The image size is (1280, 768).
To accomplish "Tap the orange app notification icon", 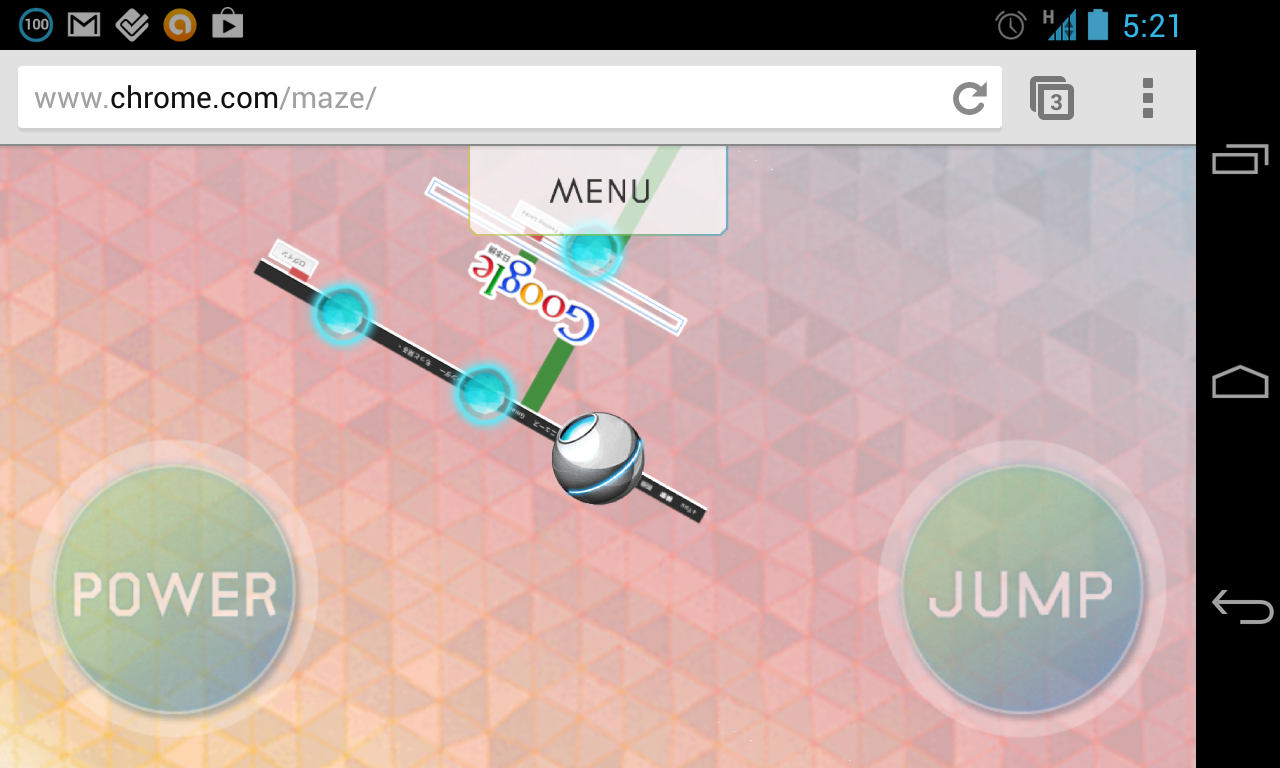I will (x=179, y=24).
